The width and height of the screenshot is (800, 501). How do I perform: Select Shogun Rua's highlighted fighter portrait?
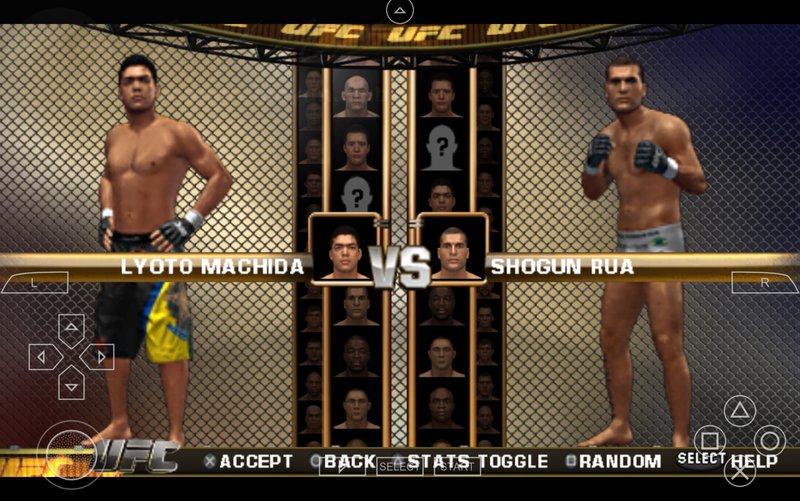pyautogui.click(x=451, y=246)
